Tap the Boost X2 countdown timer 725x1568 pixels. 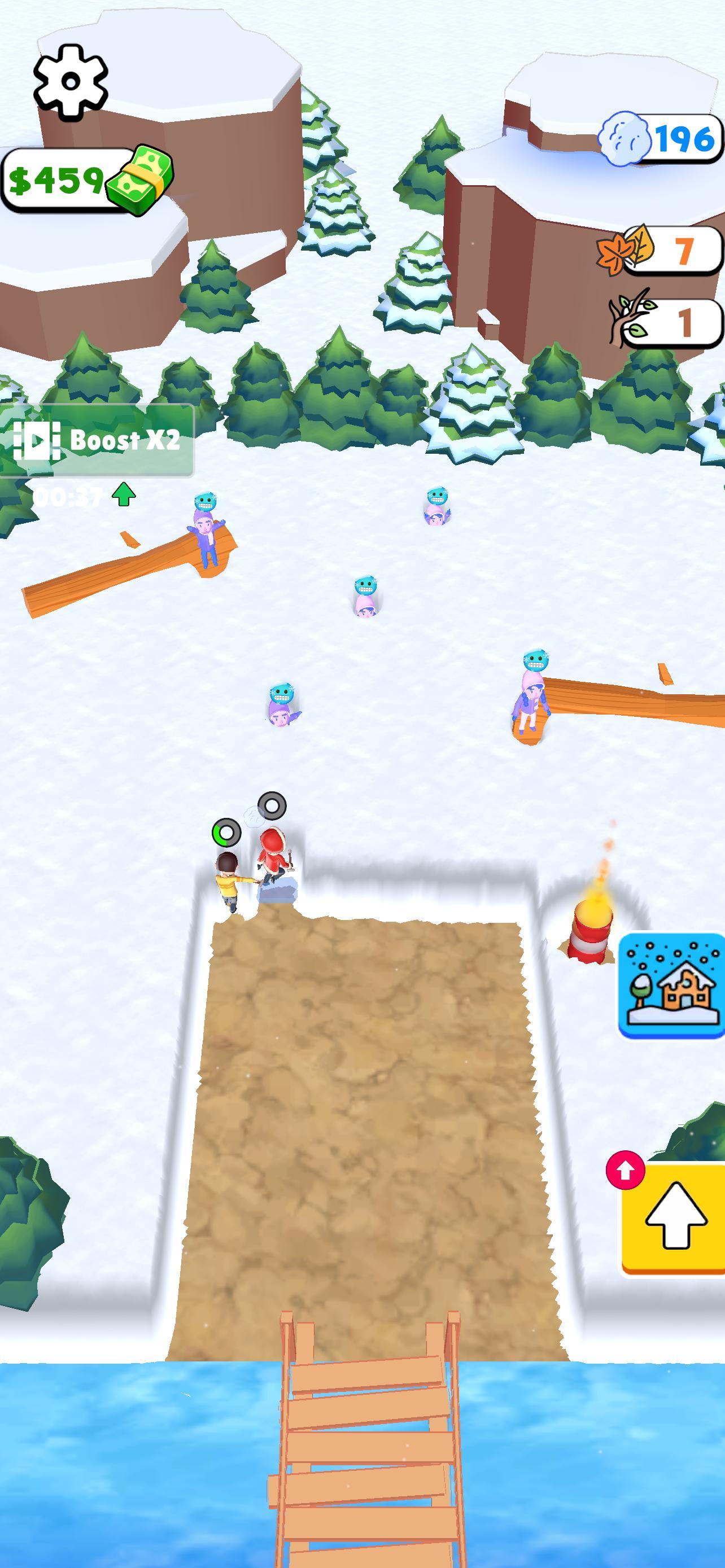coord(67,496)
